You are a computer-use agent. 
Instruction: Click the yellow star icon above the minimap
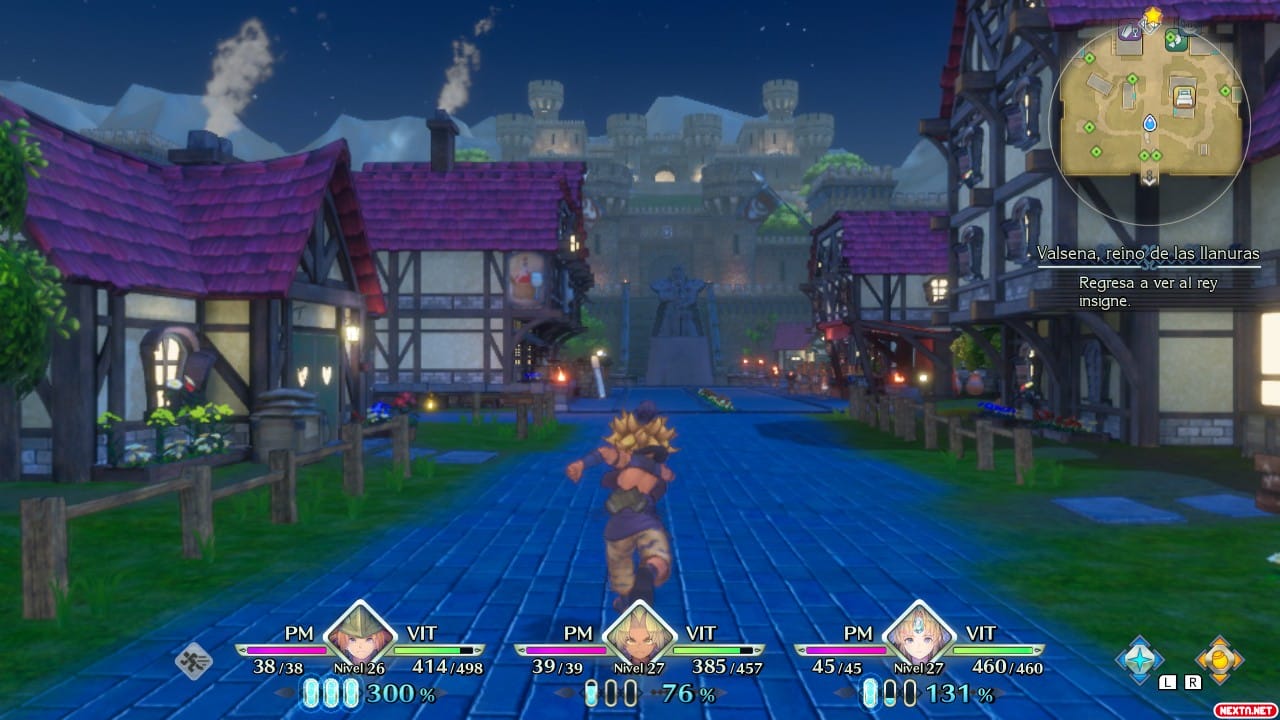1152,13
